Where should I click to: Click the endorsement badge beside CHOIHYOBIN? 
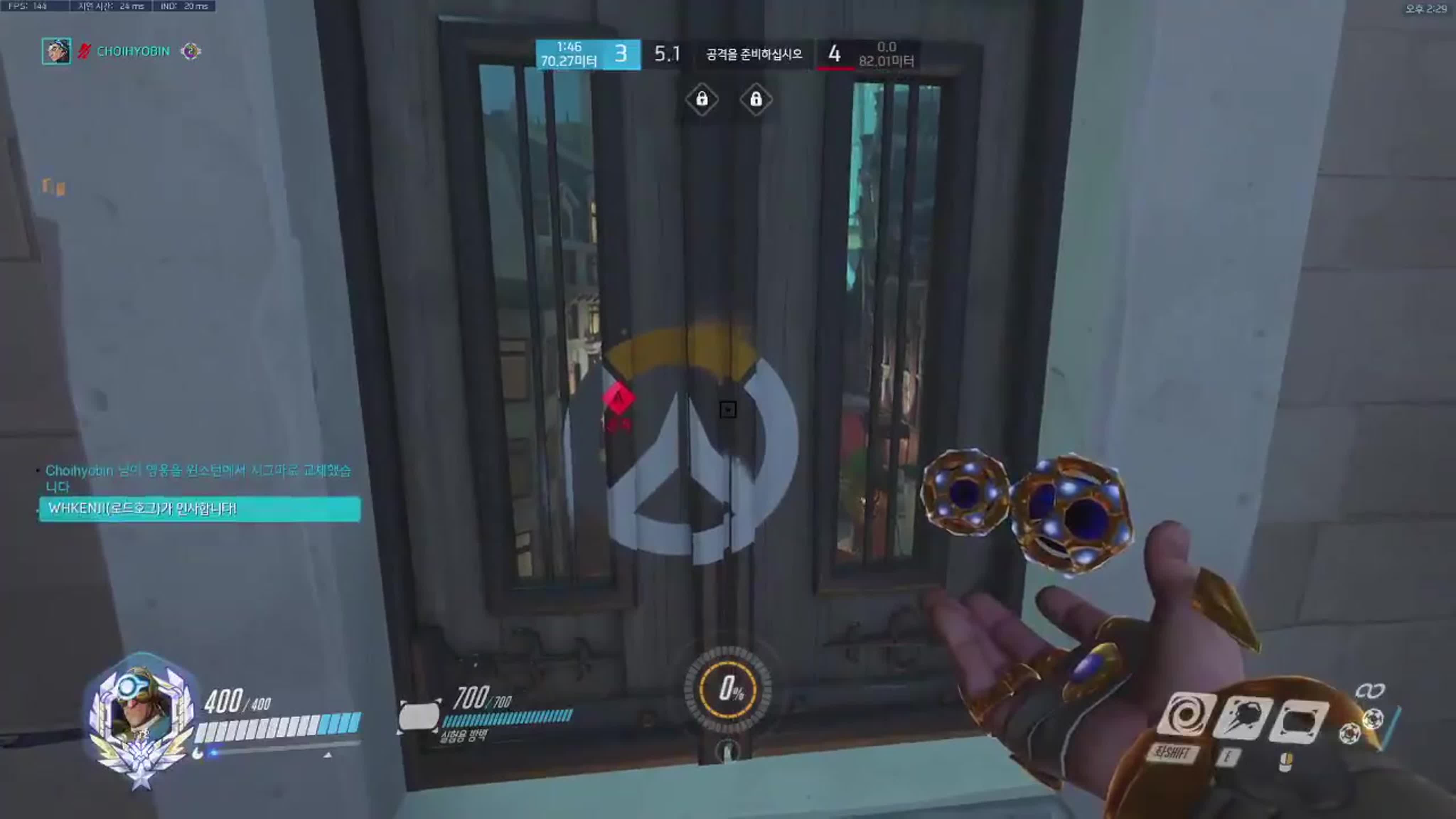click(x=191, y=52)
